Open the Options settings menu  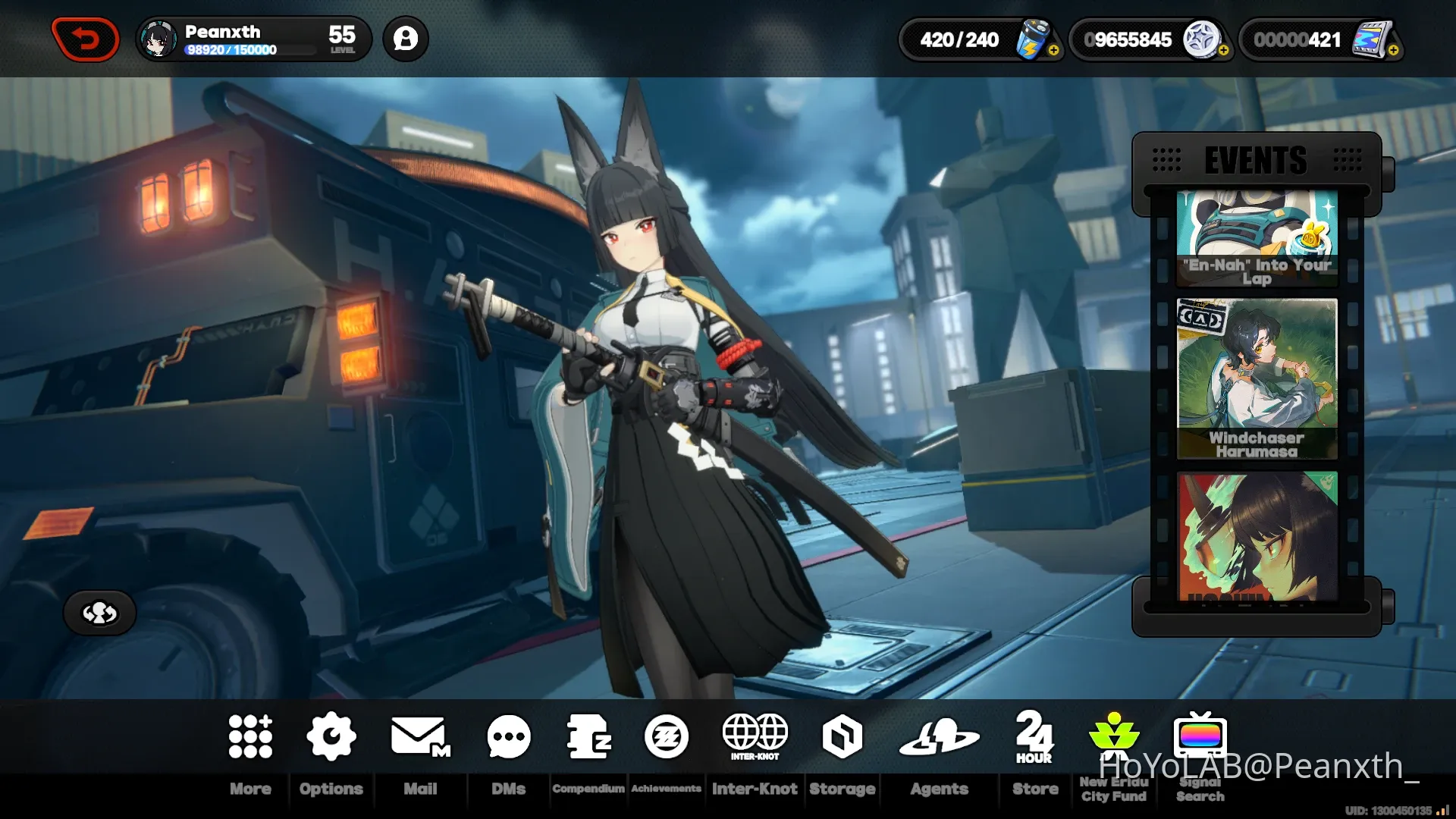pyautogui.click(x=331, y=736)
